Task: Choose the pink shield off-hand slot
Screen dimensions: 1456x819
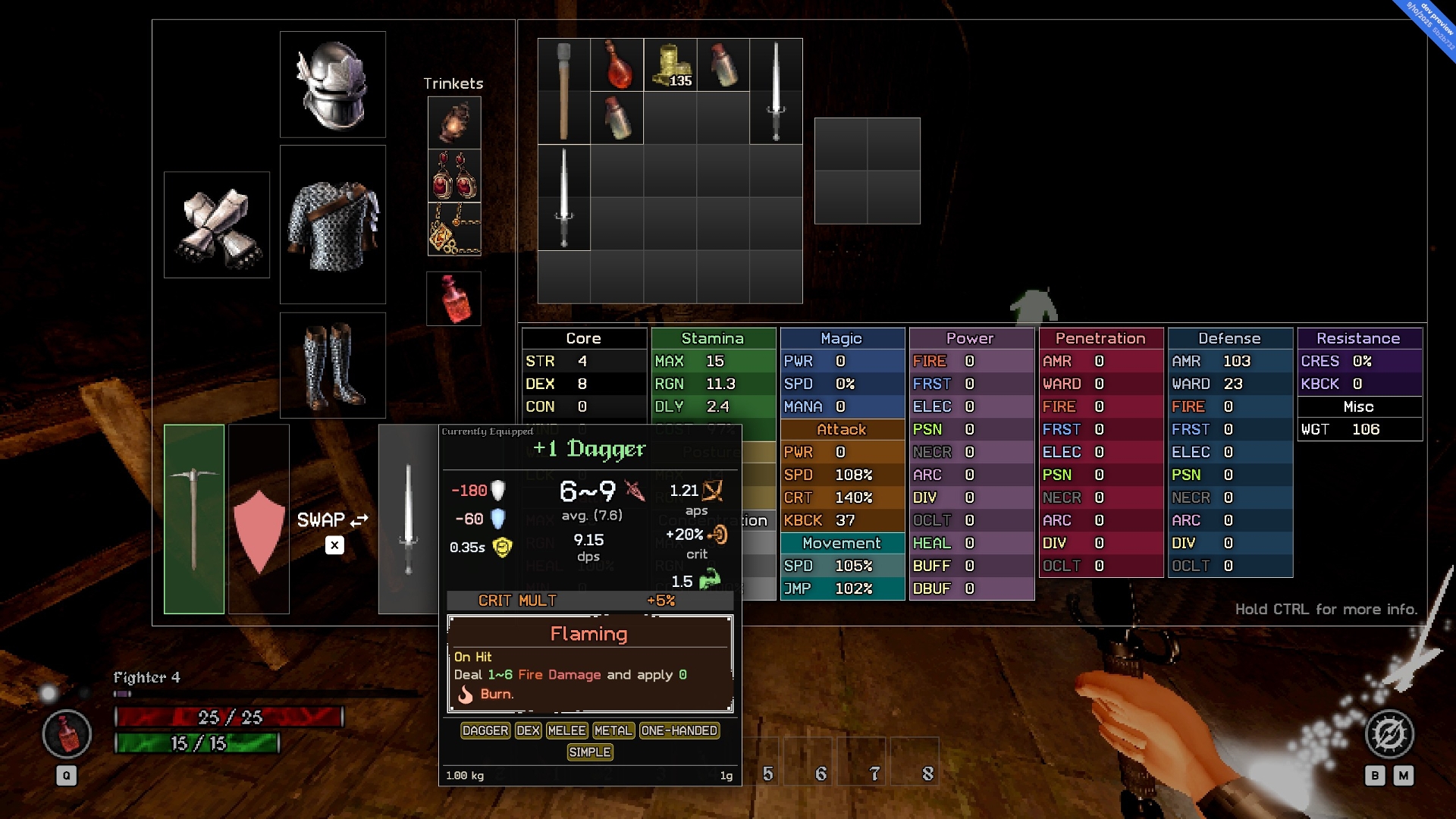Action: coord(259,519)
